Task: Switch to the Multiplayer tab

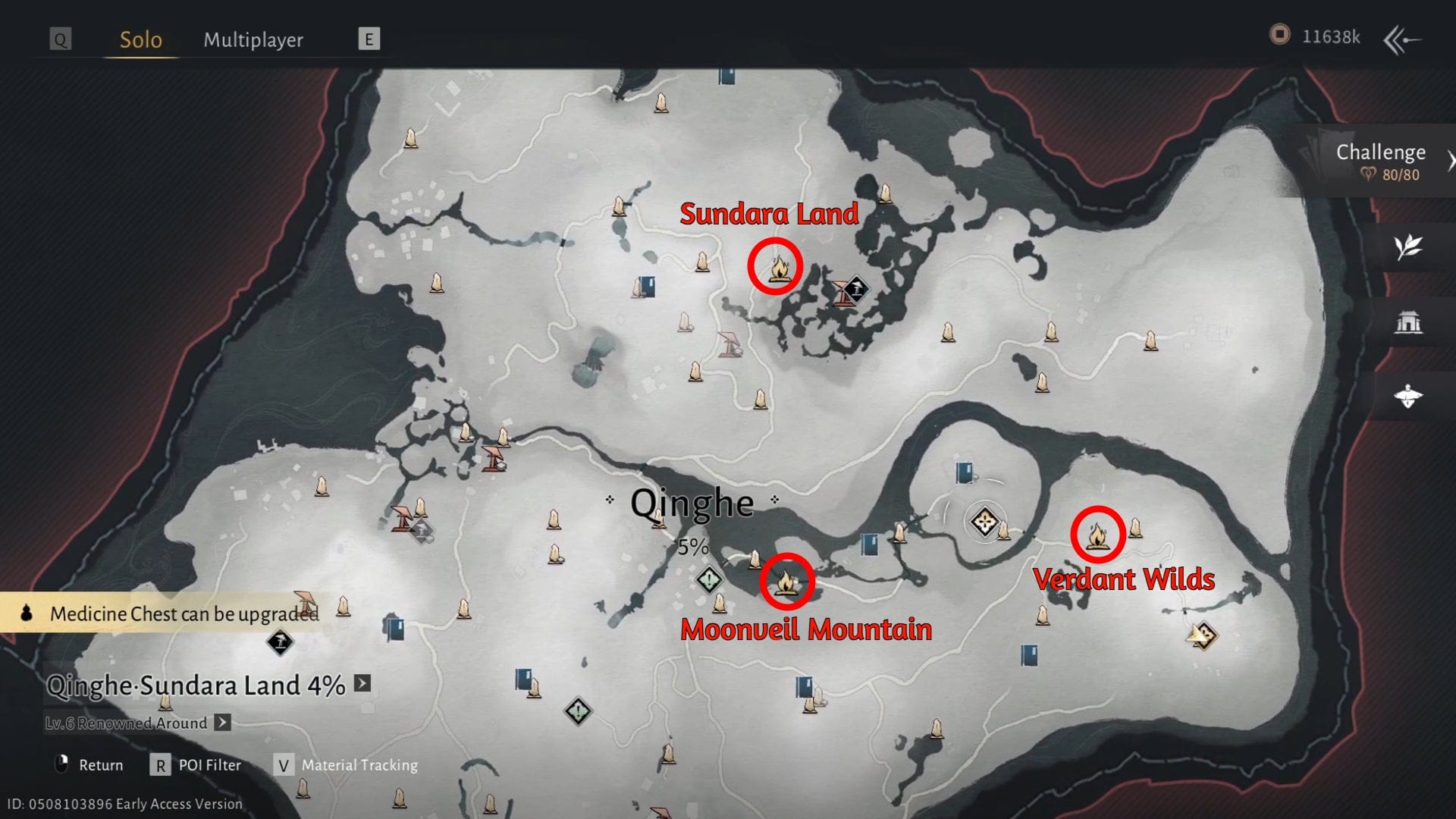Action: [253, 39]
